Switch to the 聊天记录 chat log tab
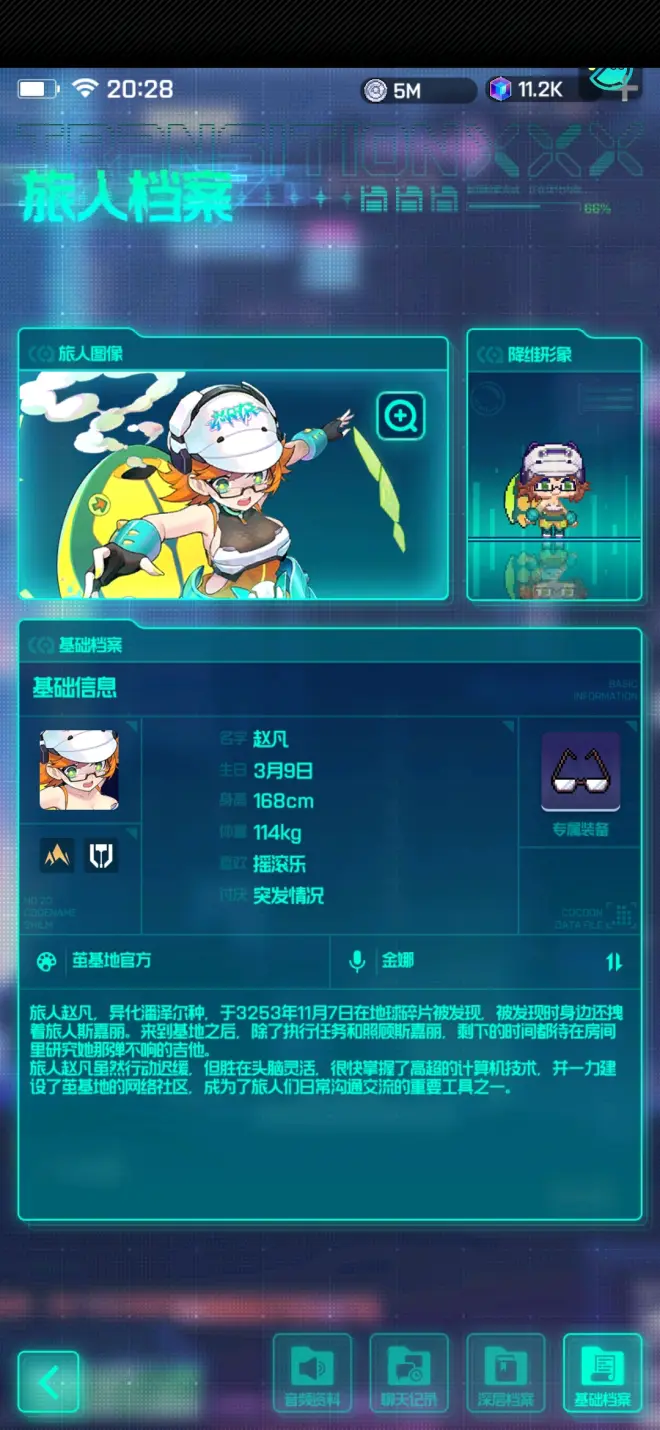 [408, 1372]
